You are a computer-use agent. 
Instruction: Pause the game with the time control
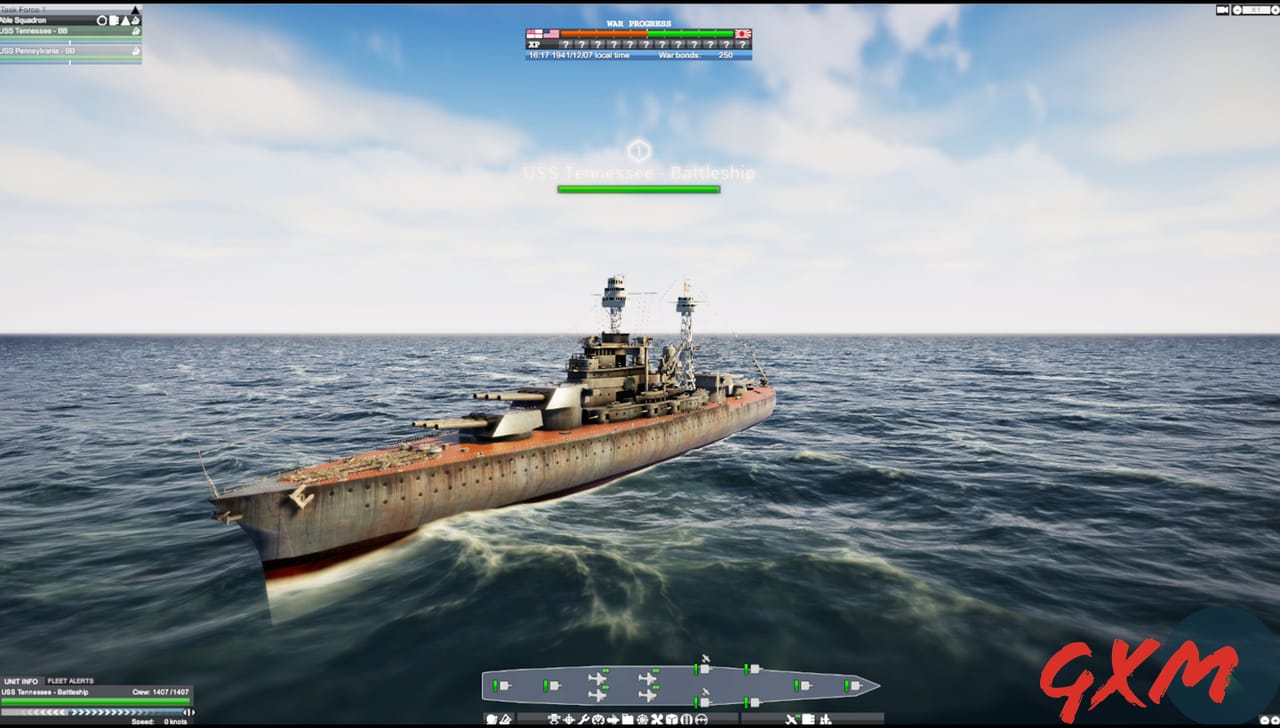click(1237, 9)
